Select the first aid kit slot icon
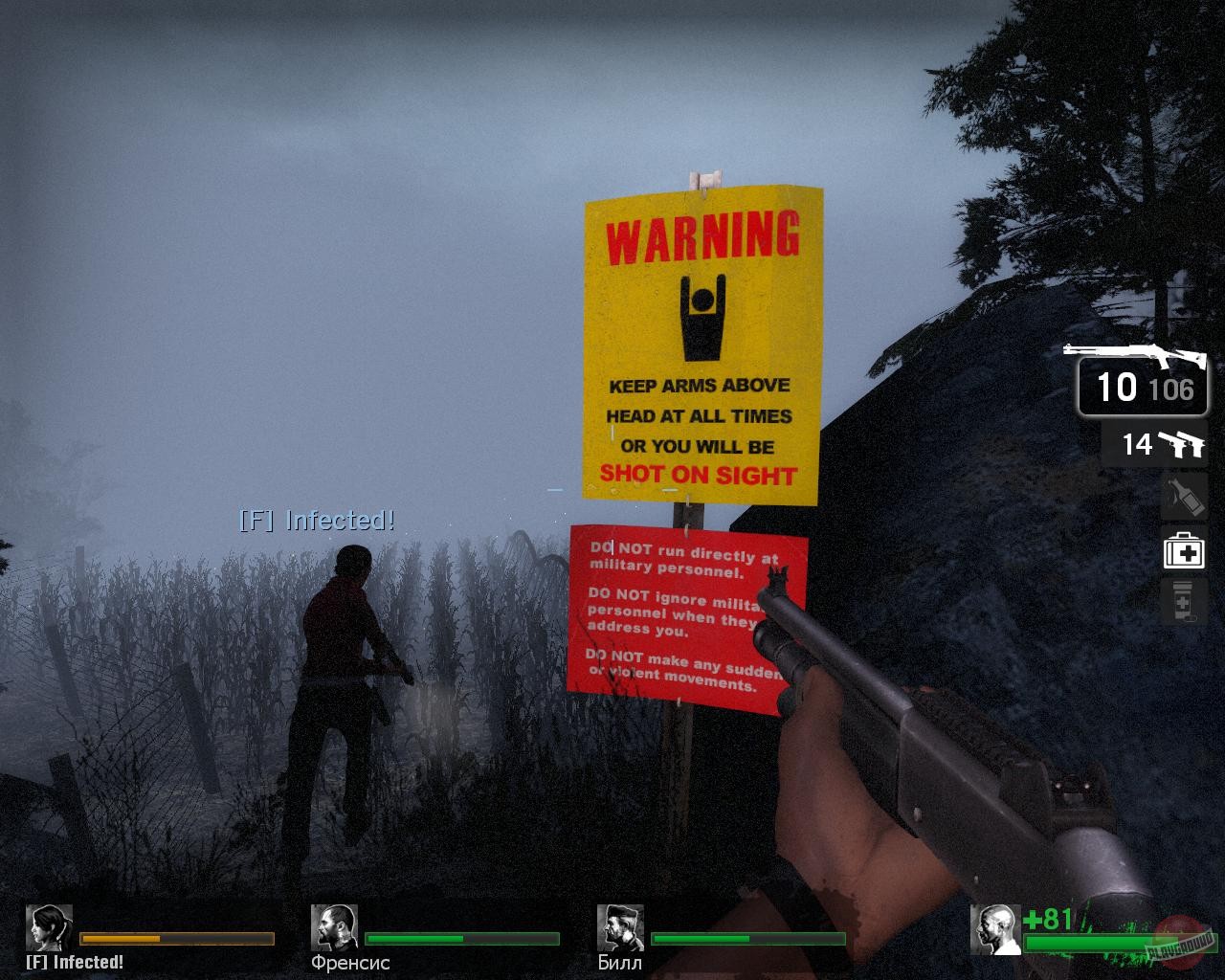This screenshot has width=1225, height=980. point(1184,552)
